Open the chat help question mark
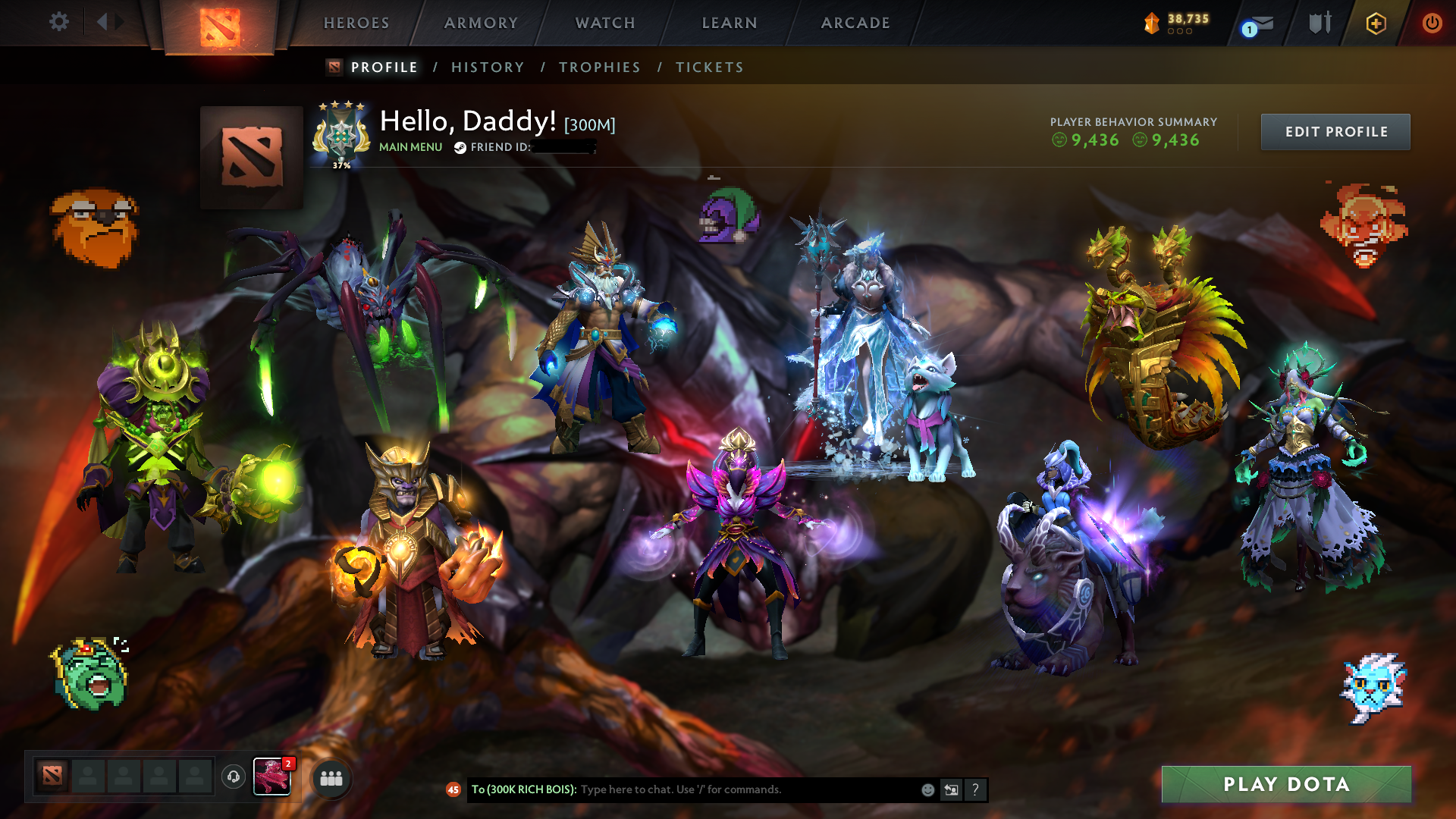This screenshot has height=819, width=1456. pyautogui.click(x=975, y=789)
